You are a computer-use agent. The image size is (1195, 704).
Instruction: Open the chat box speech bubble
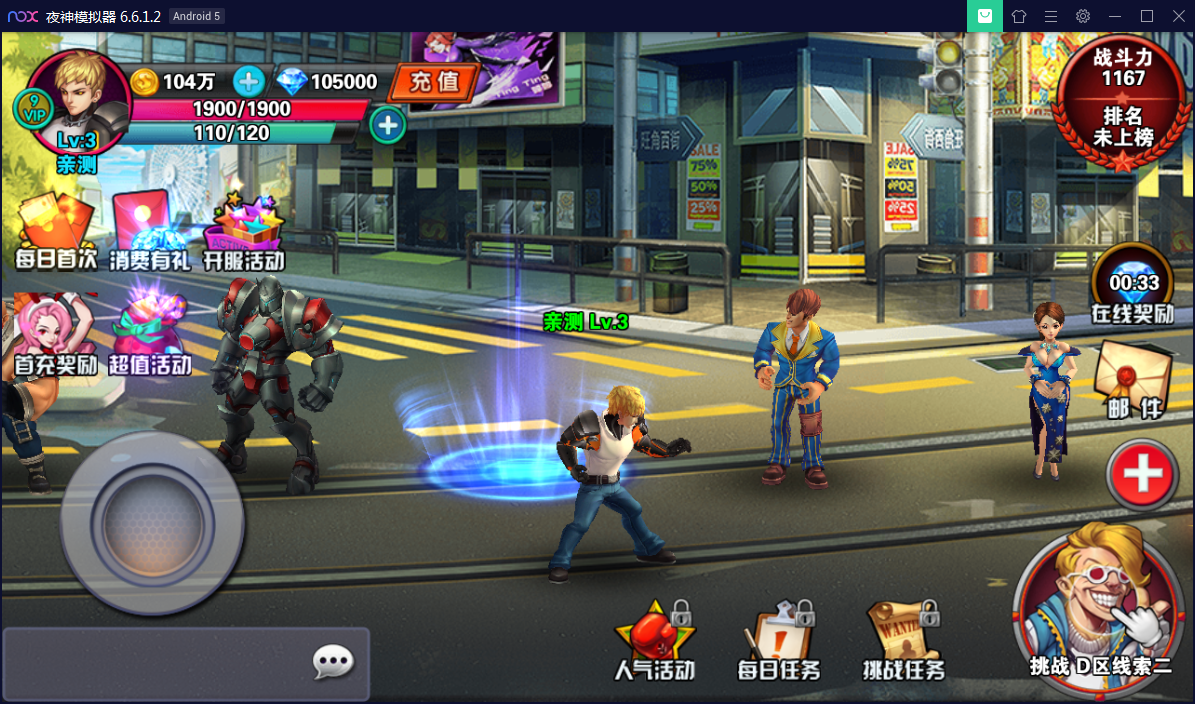(333, 662)
